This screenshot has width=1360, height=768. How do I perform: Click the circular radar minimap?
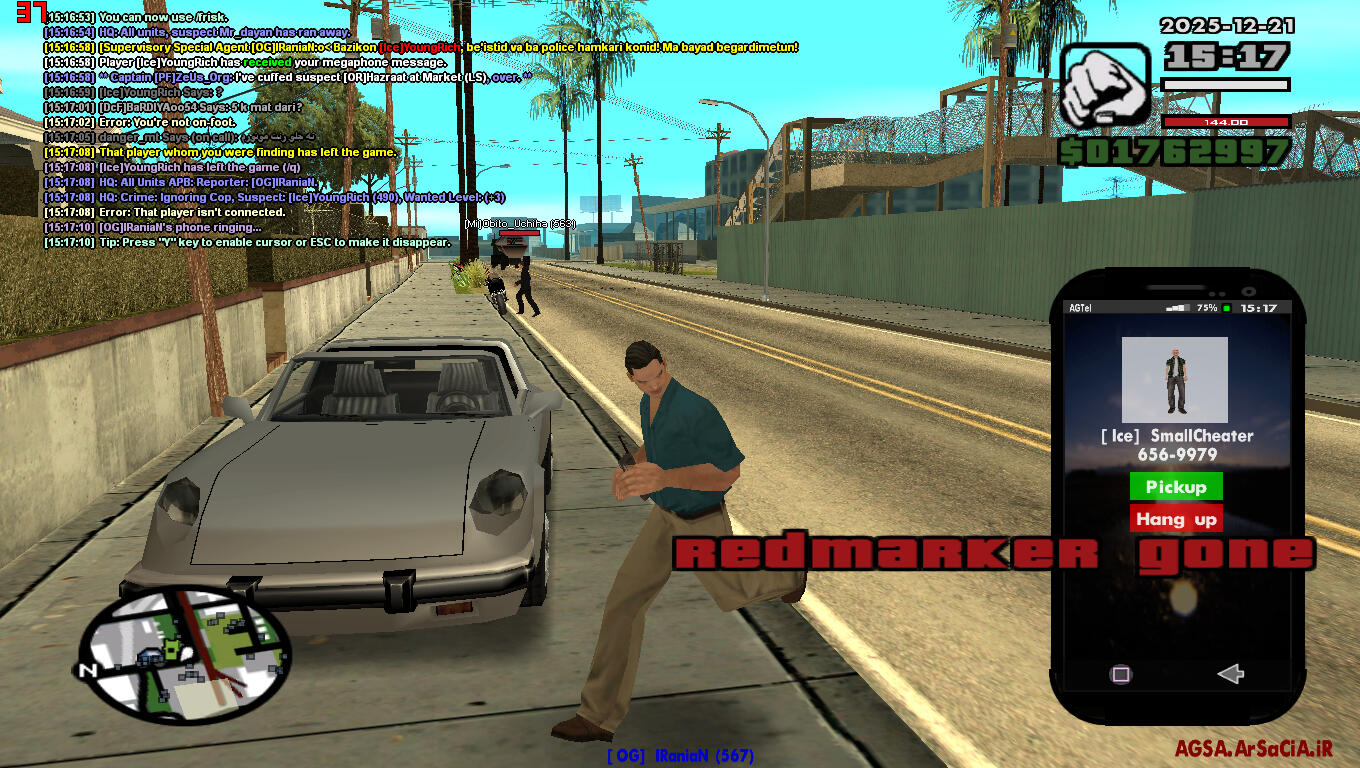pos(185,654)
